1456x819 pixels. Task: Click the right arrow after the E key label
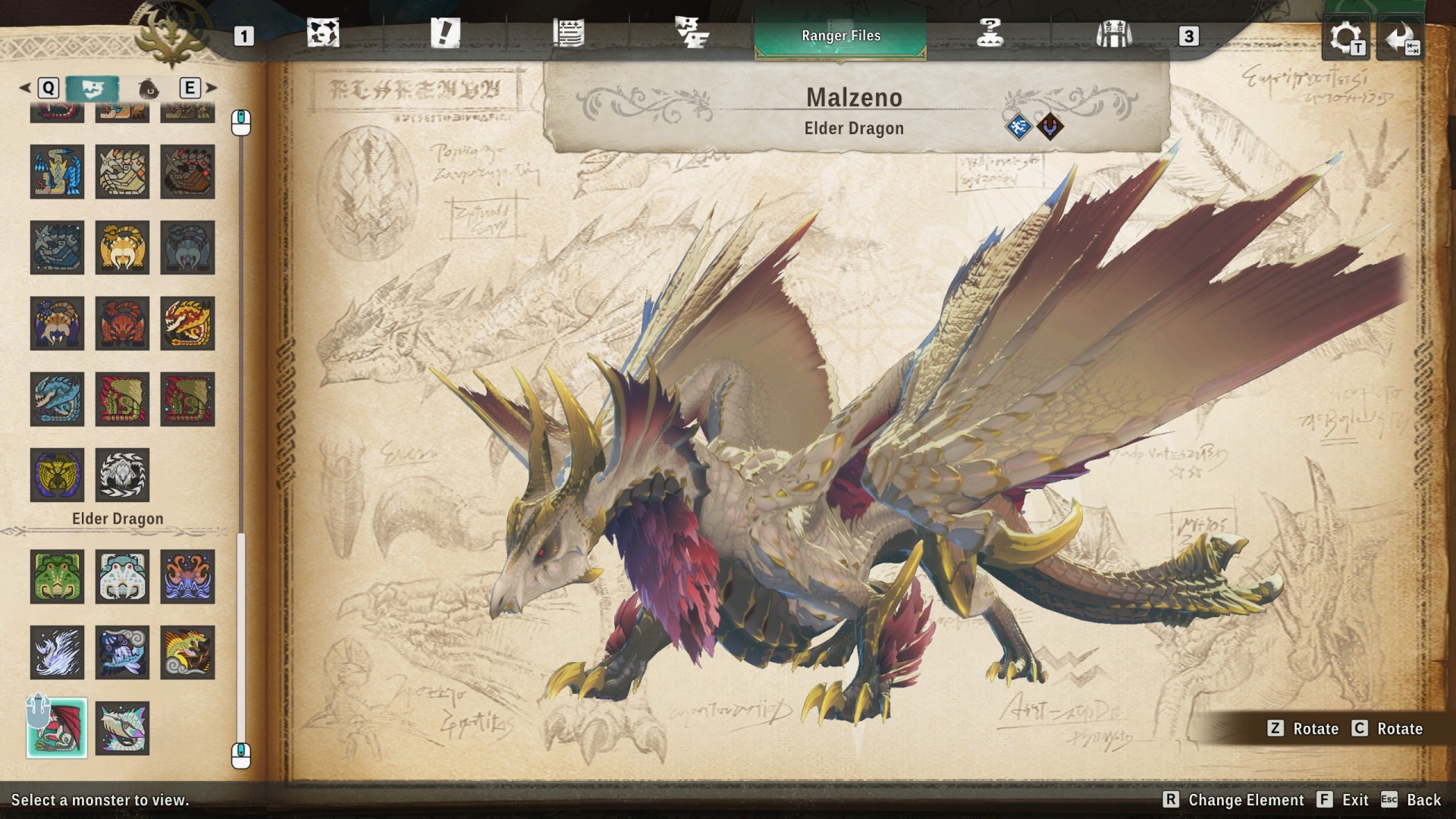pos(210,88)
